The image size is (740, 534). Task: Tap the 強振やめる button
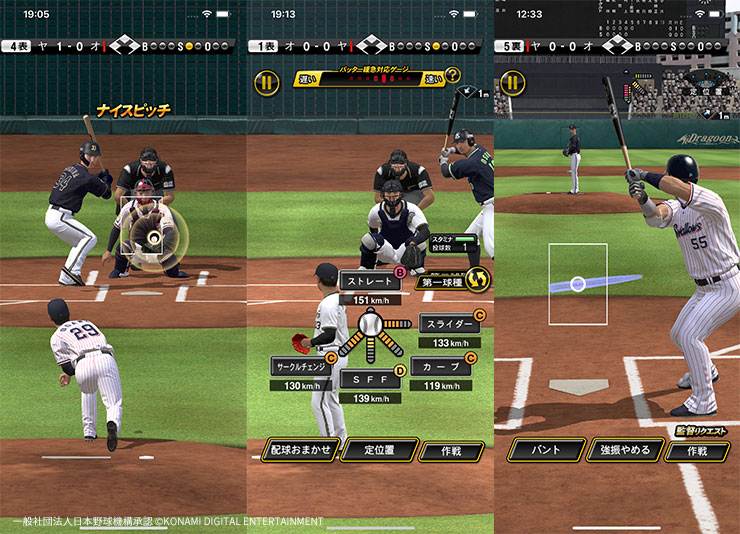(x=626, y=450)
